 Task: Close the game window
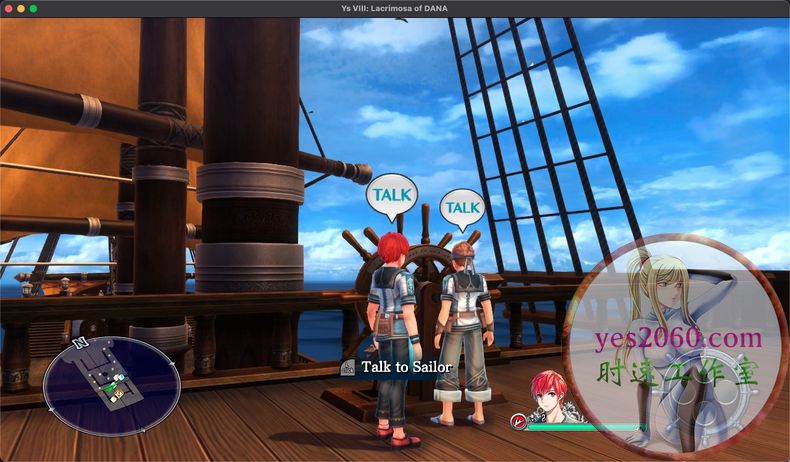(x=8, y=8)
